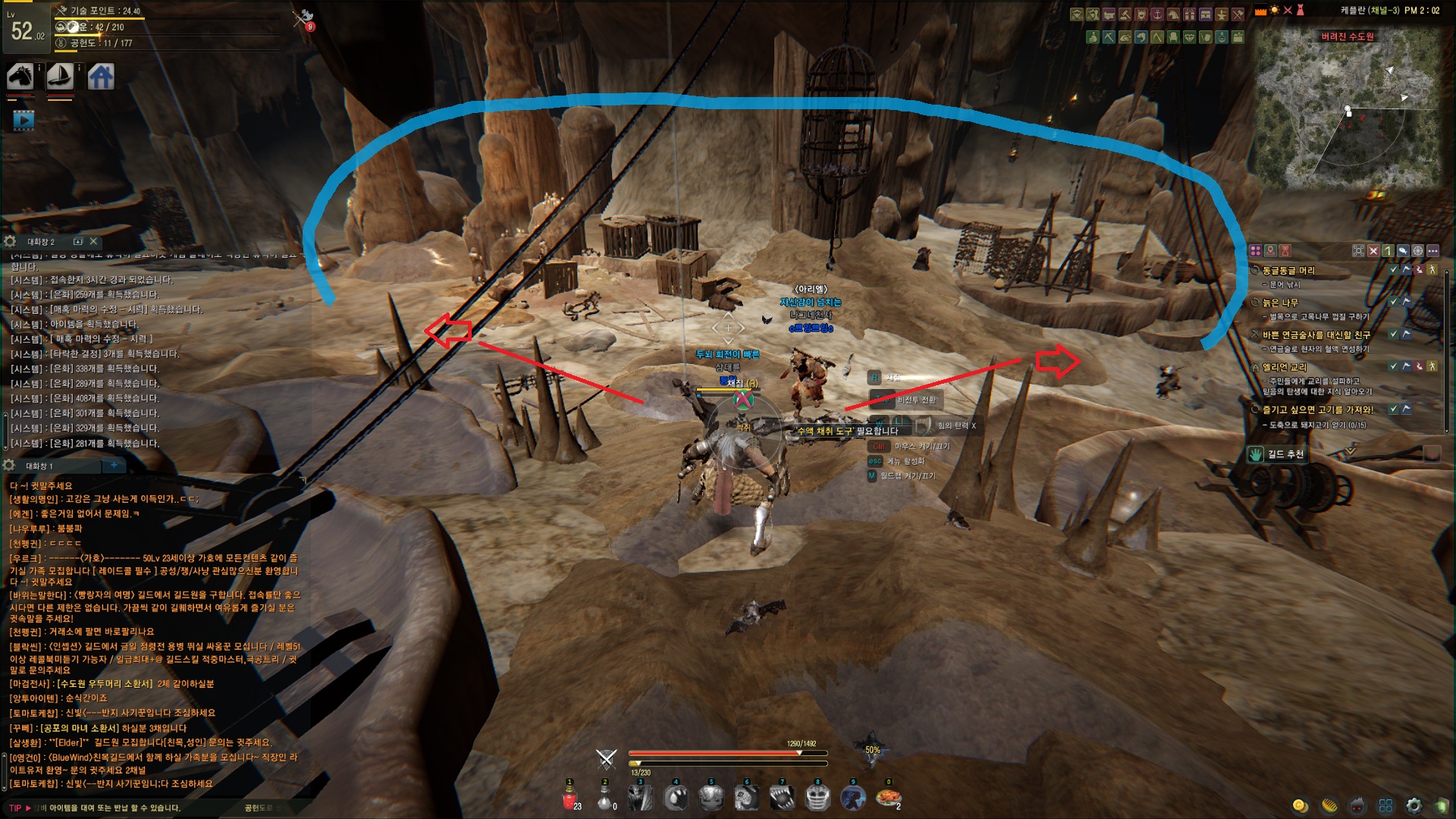Select the ship icon

click(x=60, y=77)
